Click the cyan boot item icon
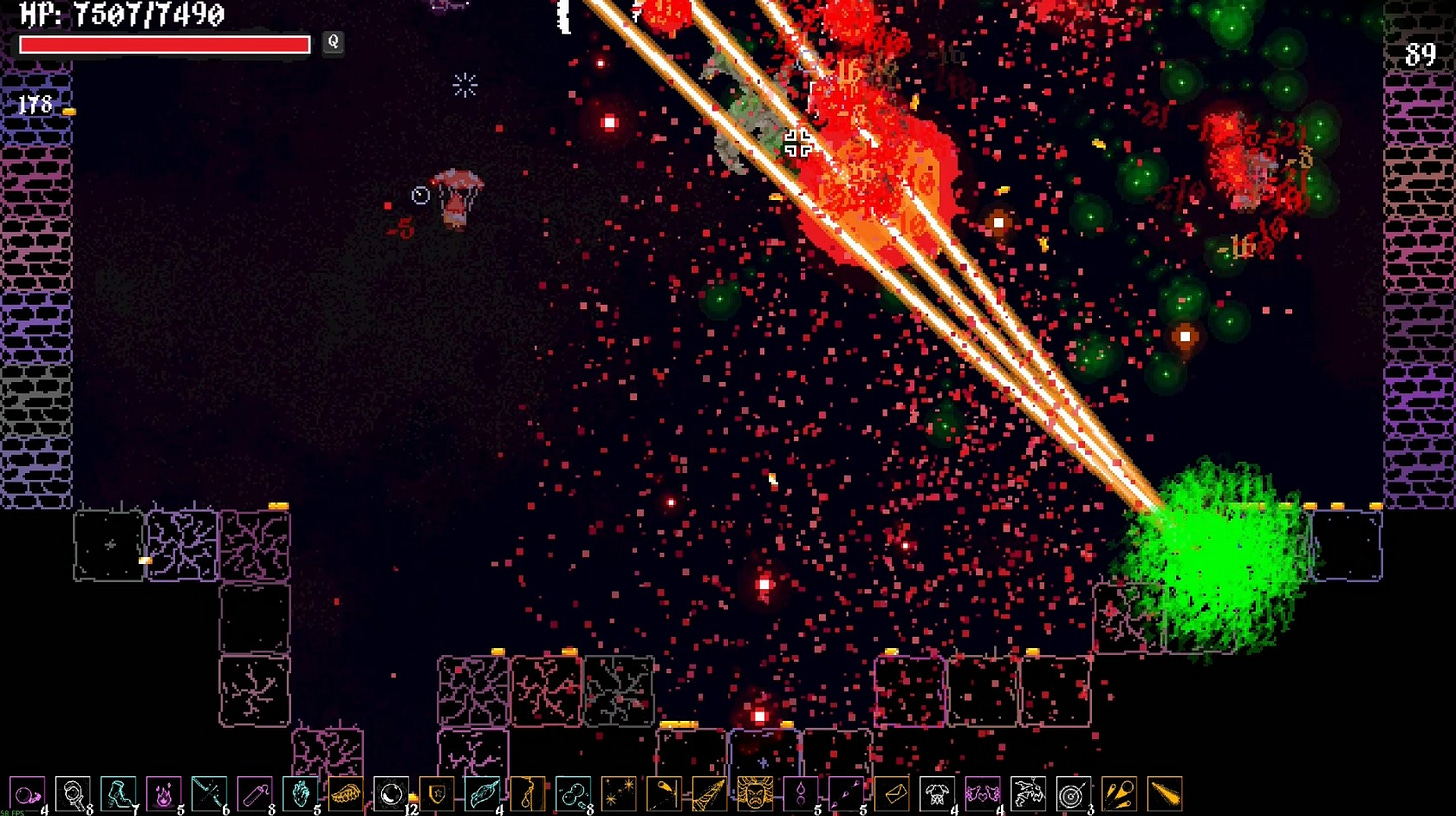 click(x=118, y=794)
